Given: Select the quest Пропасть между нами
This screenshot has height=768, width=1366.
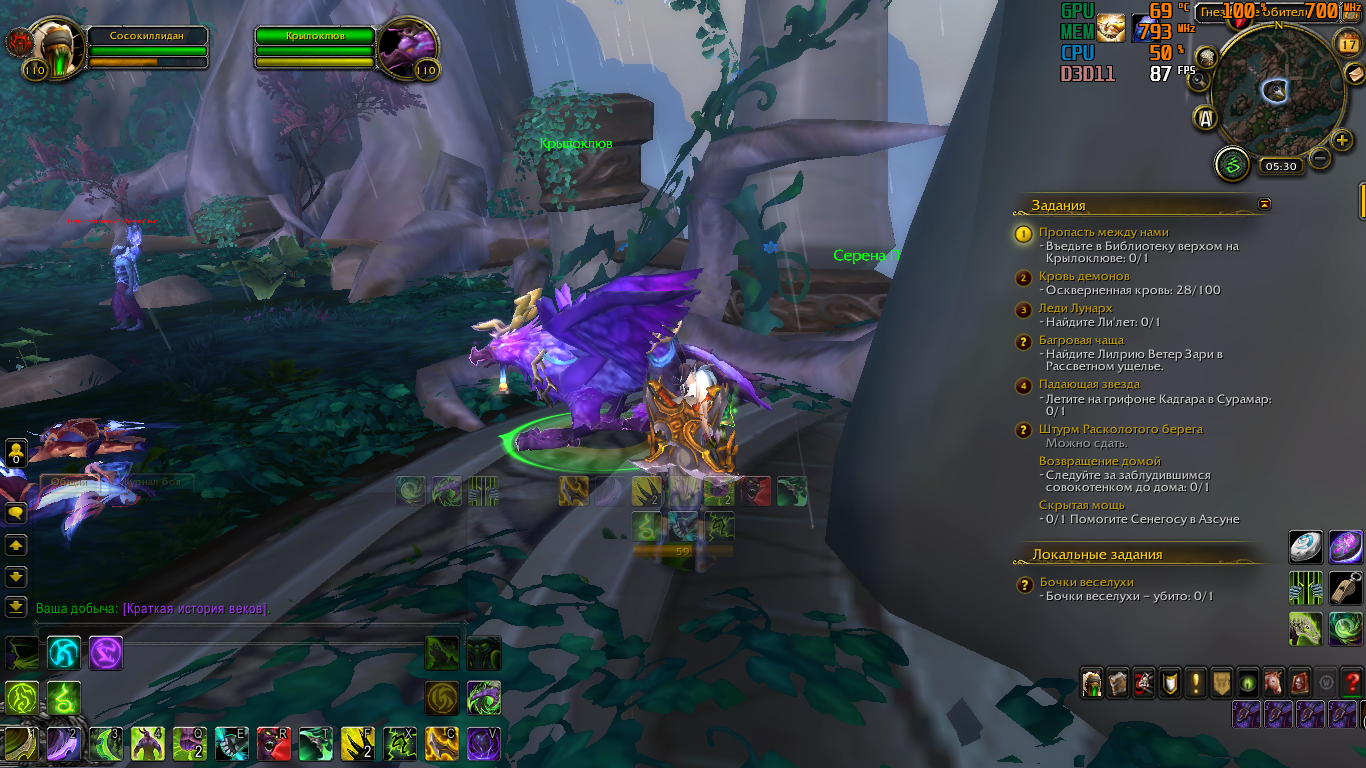Looking at the screenshot, I should click(x=1103, y=232).
